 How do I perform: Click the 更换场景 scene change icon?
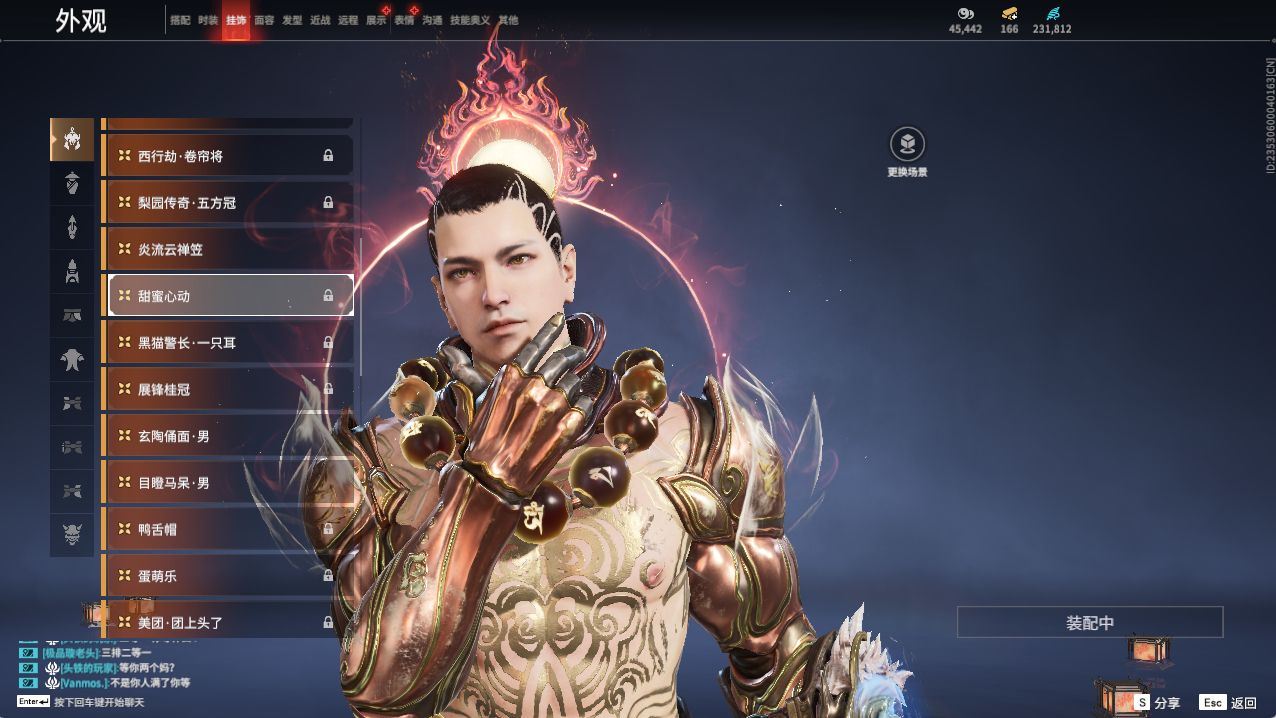pos(907,145)
